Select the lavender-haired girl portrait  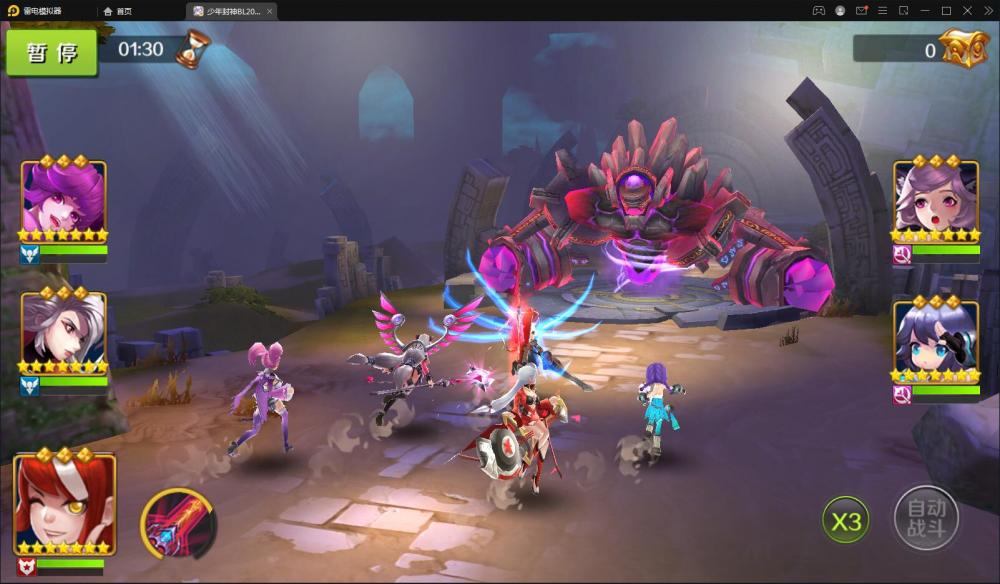pyautogui.click(x=936, y=200)
